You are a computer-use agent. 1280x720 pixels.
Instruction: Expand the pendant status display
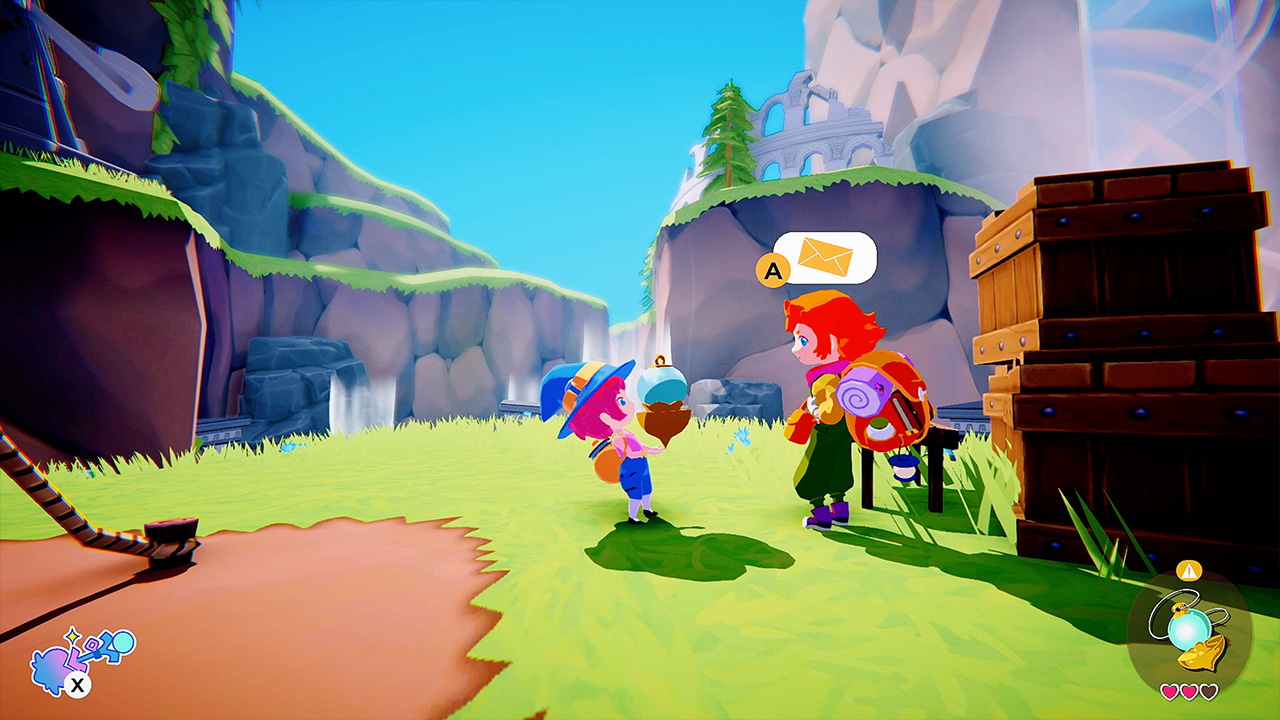pyautogui.click(x=1190, y=630)
